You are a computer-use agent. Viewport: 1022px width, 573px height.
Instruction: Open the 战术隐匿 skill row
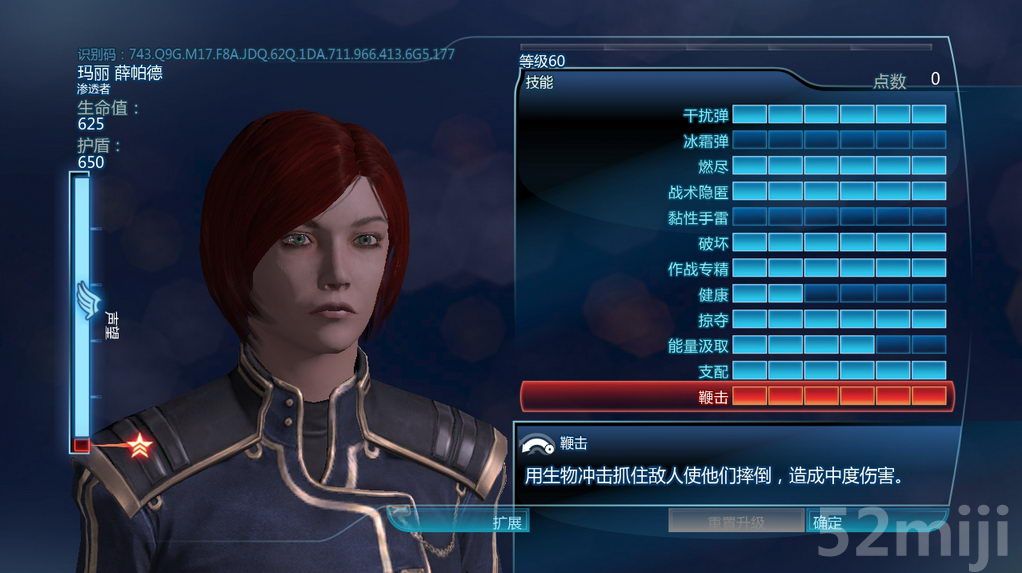[x=735, y=191]
